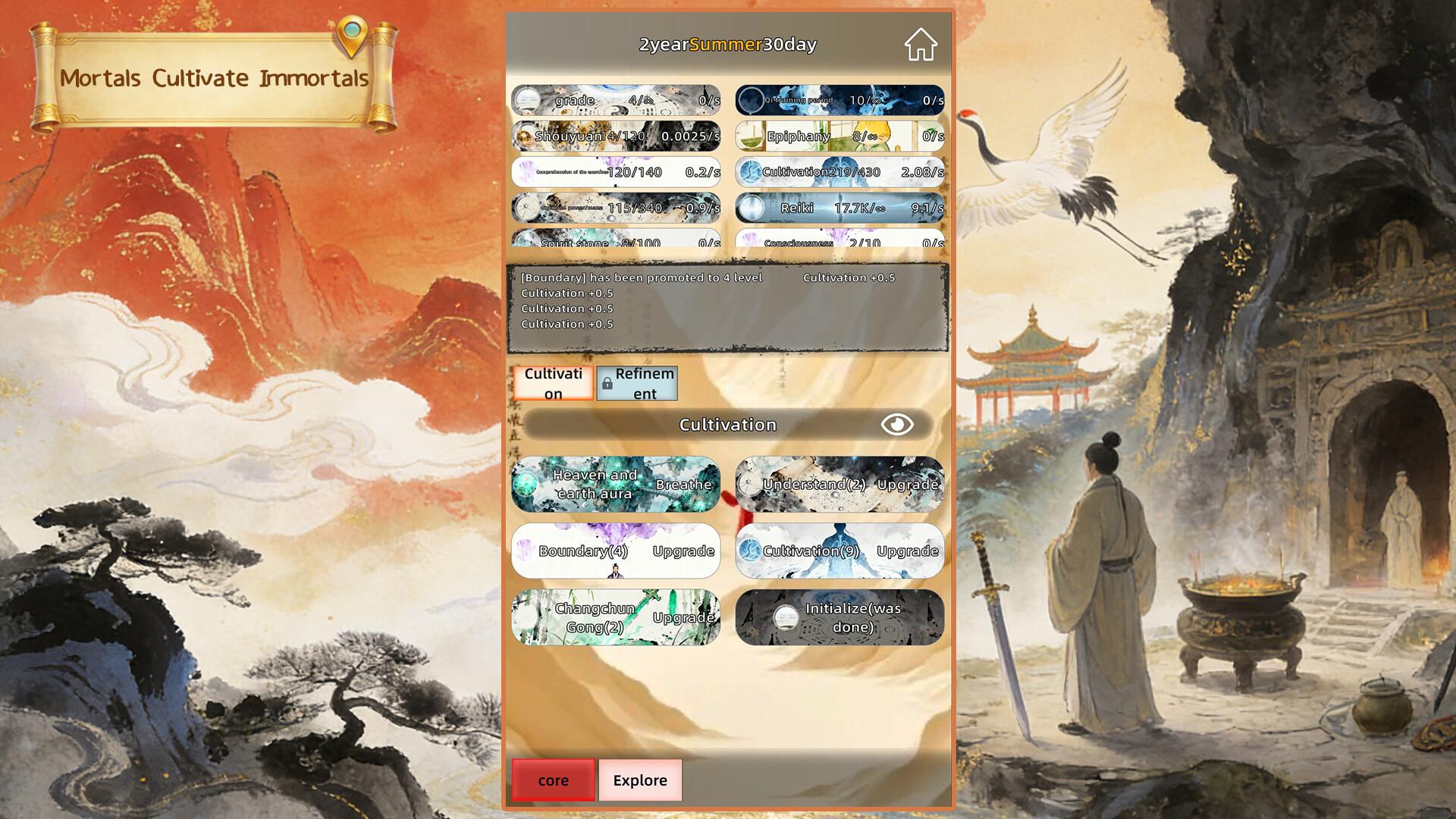
Task: Open the Explore tab
Action: [x=641, y=780]
